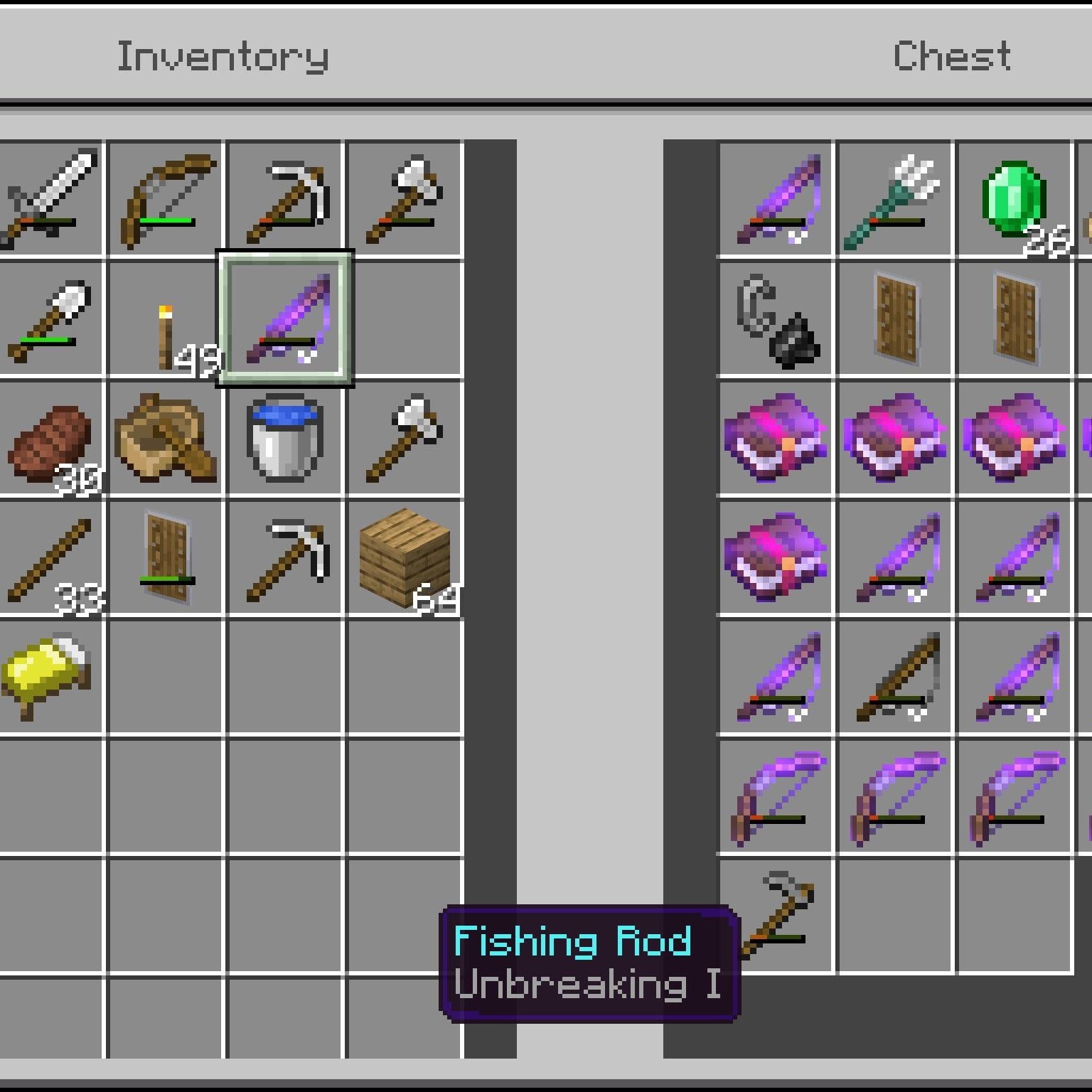
Task: Click the Chest tab label
Action: 953,57
